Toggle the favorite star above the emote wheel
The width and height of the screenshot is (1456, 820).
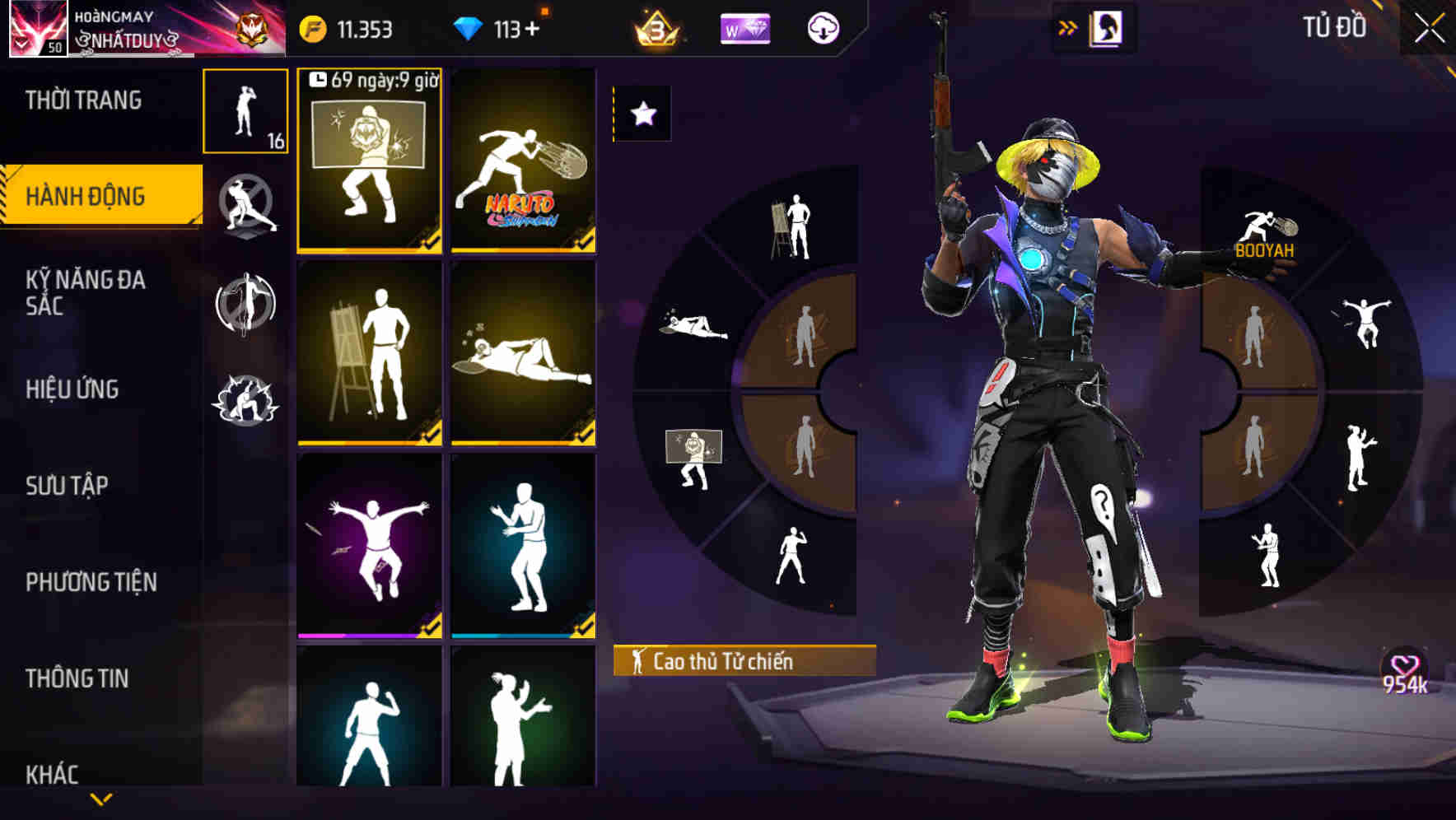(x=644, y=114)
